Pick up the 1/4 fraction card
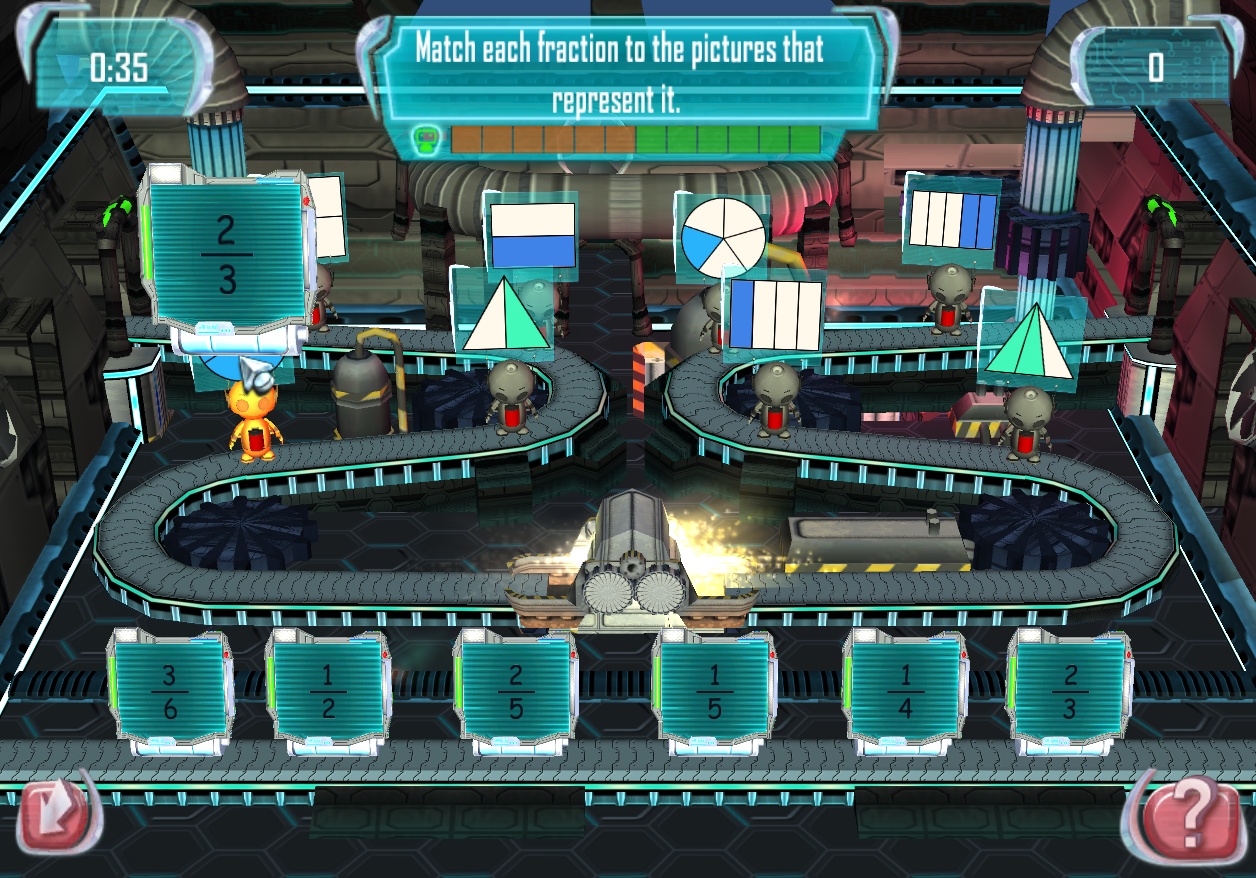The height and width of the screenshot is (878, 1256). 904,692
